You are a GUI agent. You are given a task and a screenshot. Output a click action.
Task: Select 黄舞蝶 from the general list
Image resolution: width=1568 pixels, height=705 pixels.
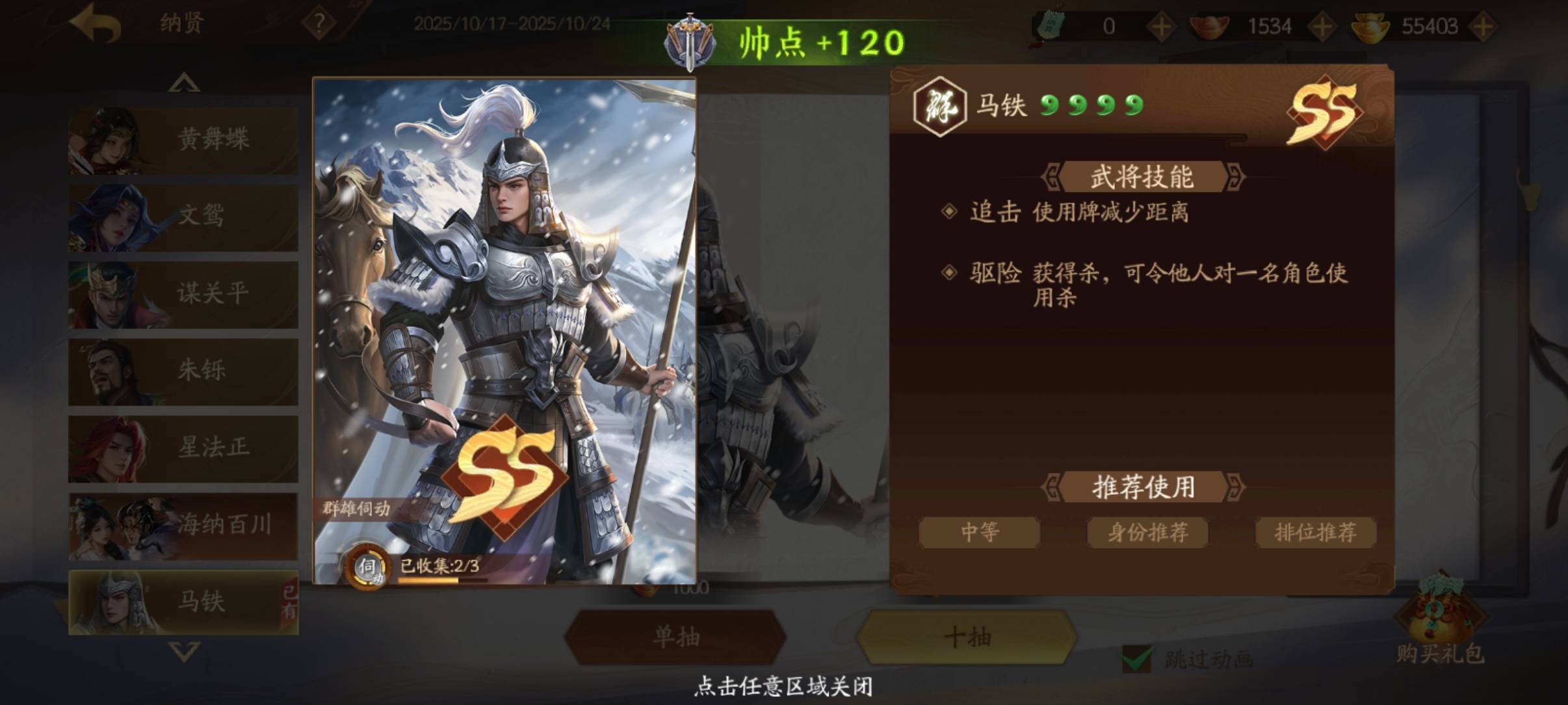[183, 140]
